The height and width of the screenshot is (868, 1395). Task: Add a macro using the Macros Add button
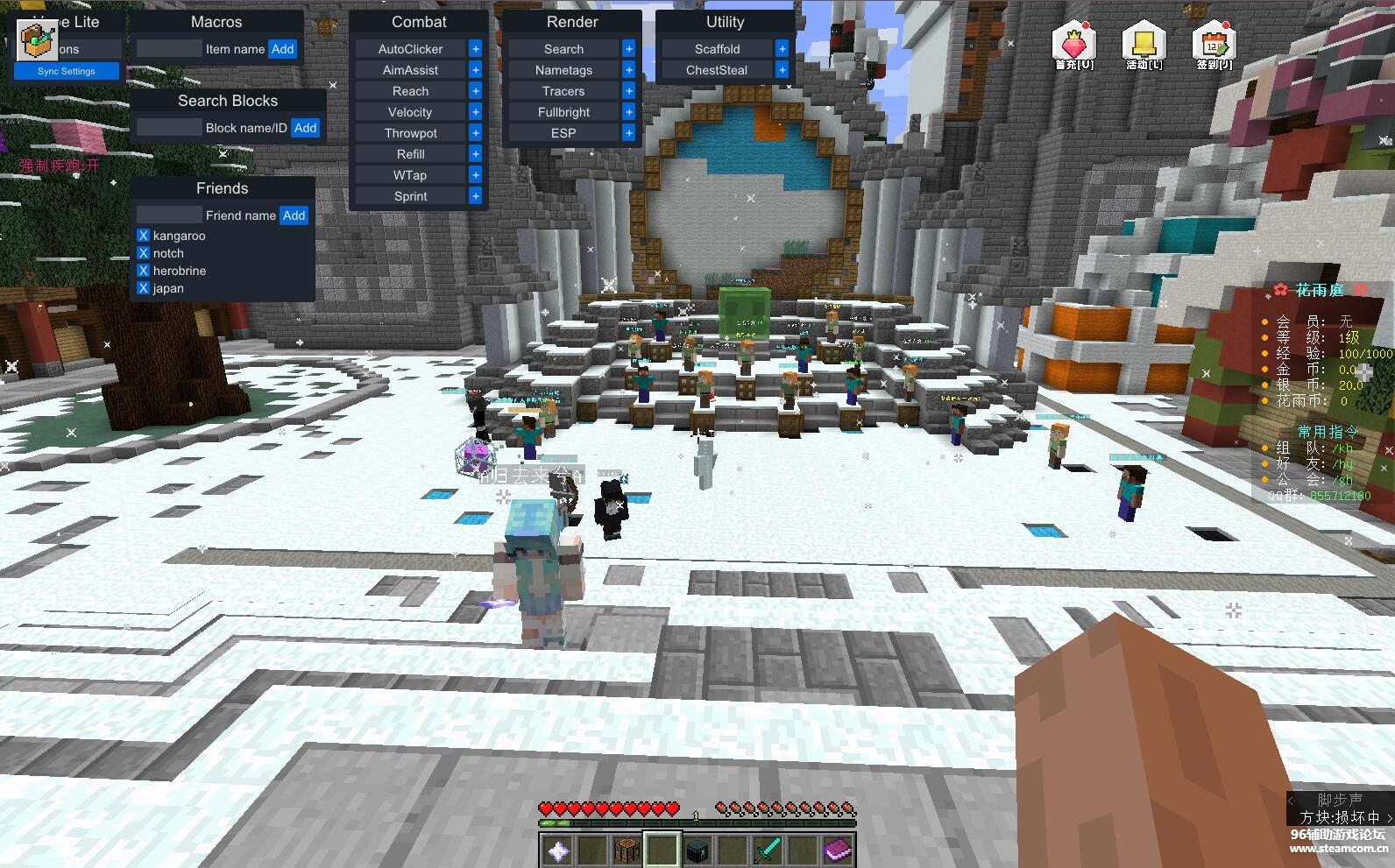(282, 49)
